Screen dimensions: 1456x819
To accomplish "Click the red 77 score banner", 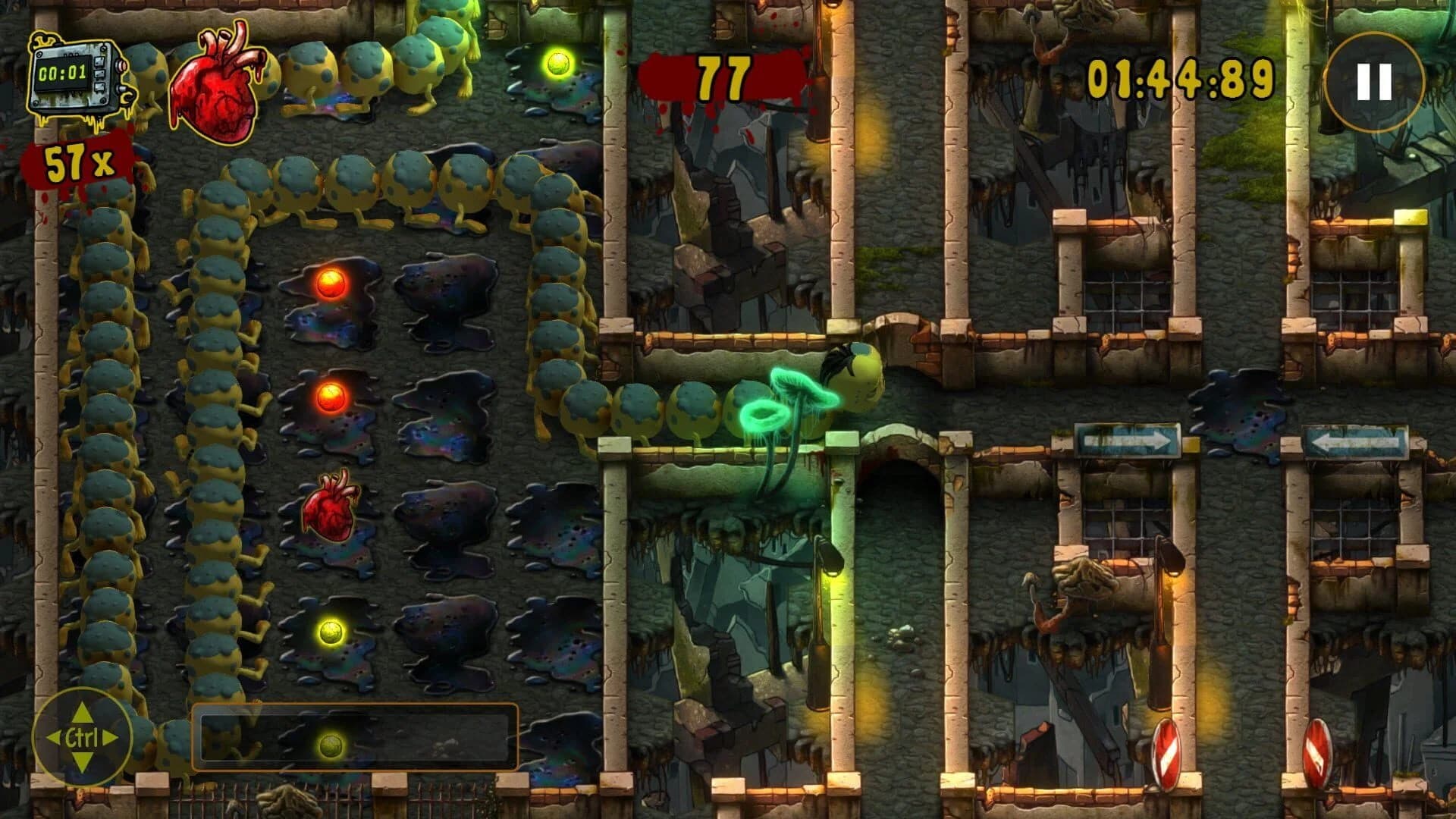I will (723, 76).
